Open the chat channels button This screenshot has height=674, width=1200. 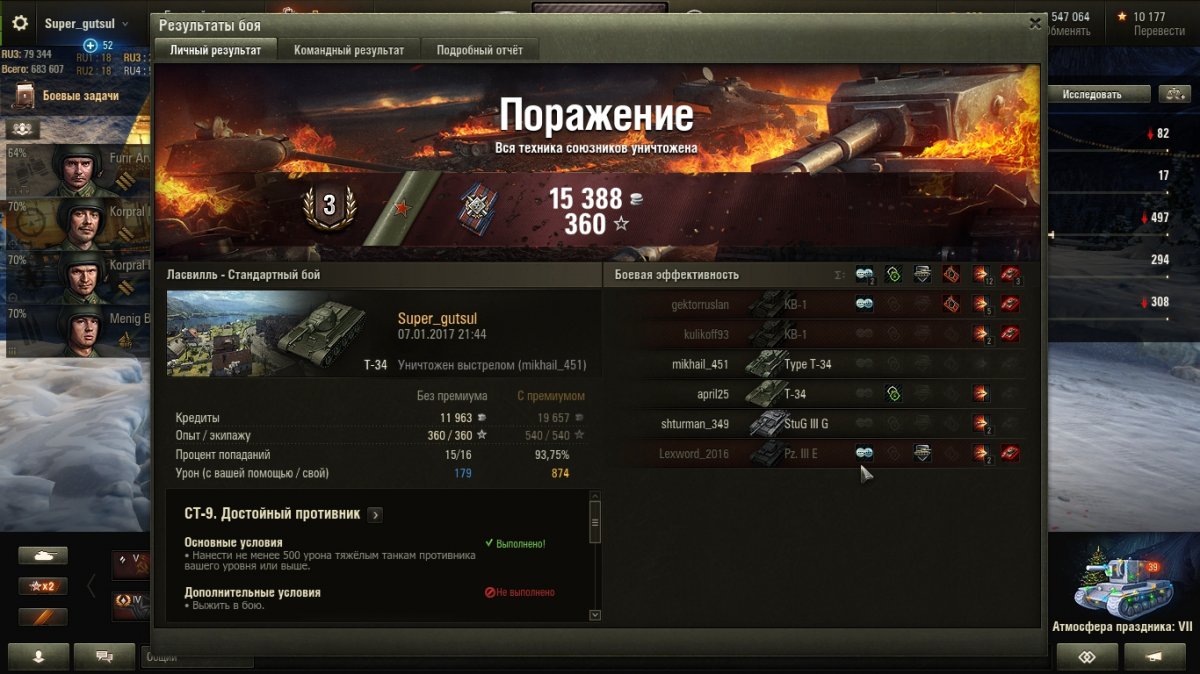[103, 657]
